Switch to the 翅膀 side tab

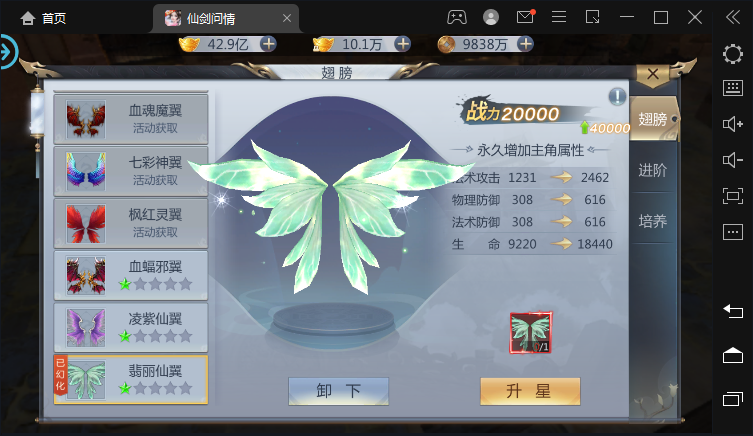(x=653, y=119)
